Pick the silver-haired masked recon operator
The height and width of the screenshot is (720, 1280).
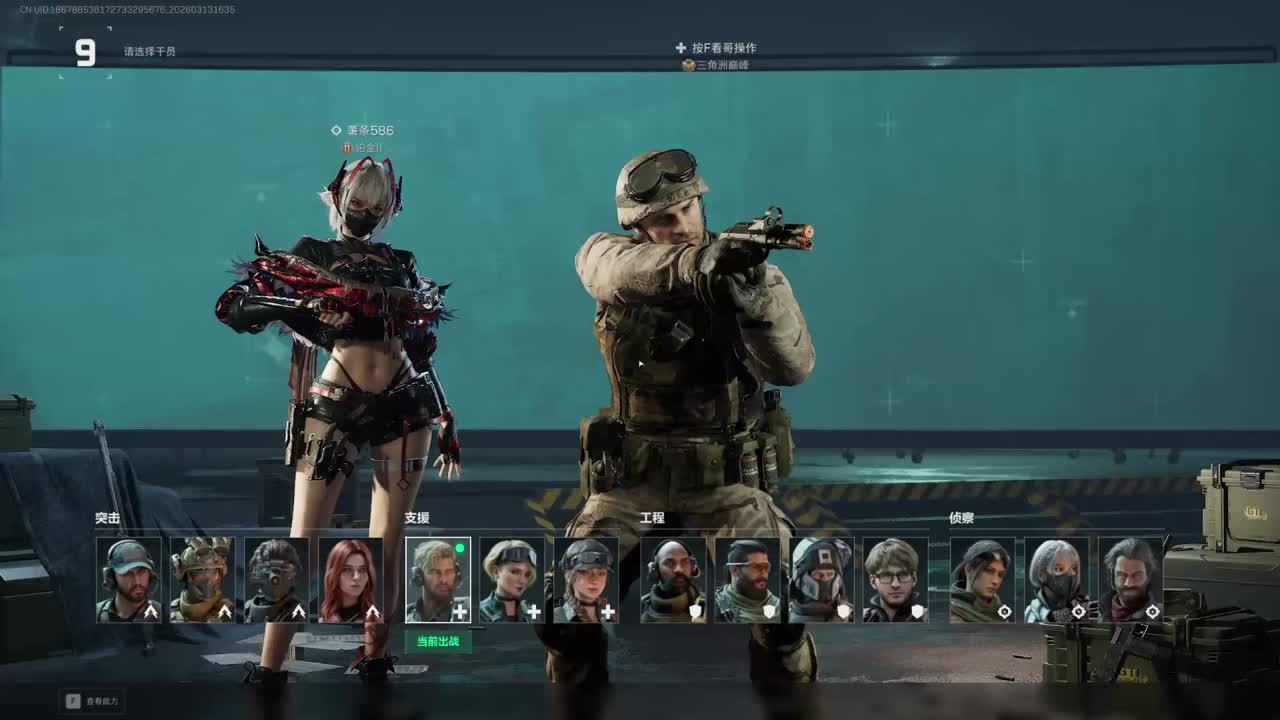(x=1056, y=580)
